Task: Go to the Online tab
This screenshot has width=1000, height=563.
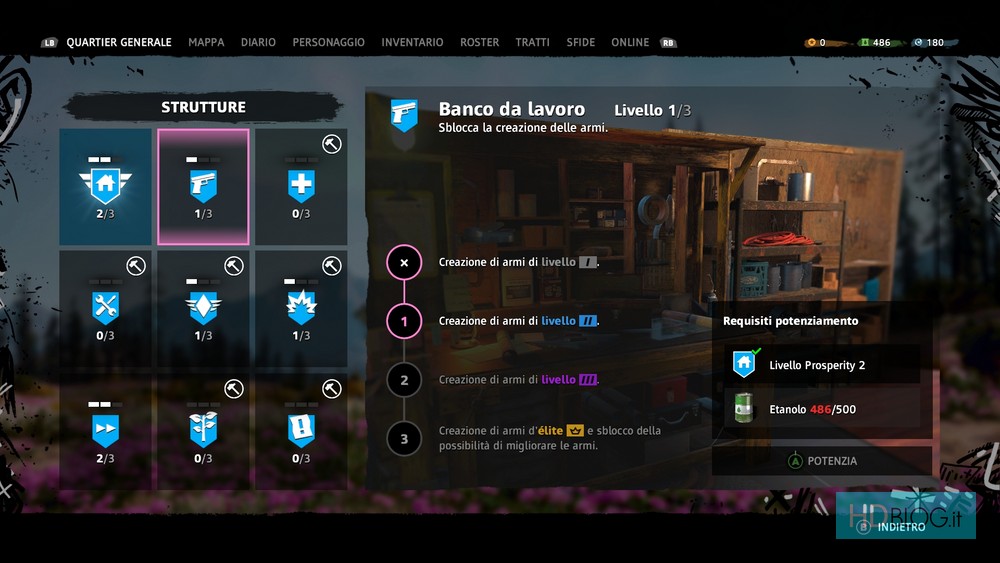Action: (630, 43)
